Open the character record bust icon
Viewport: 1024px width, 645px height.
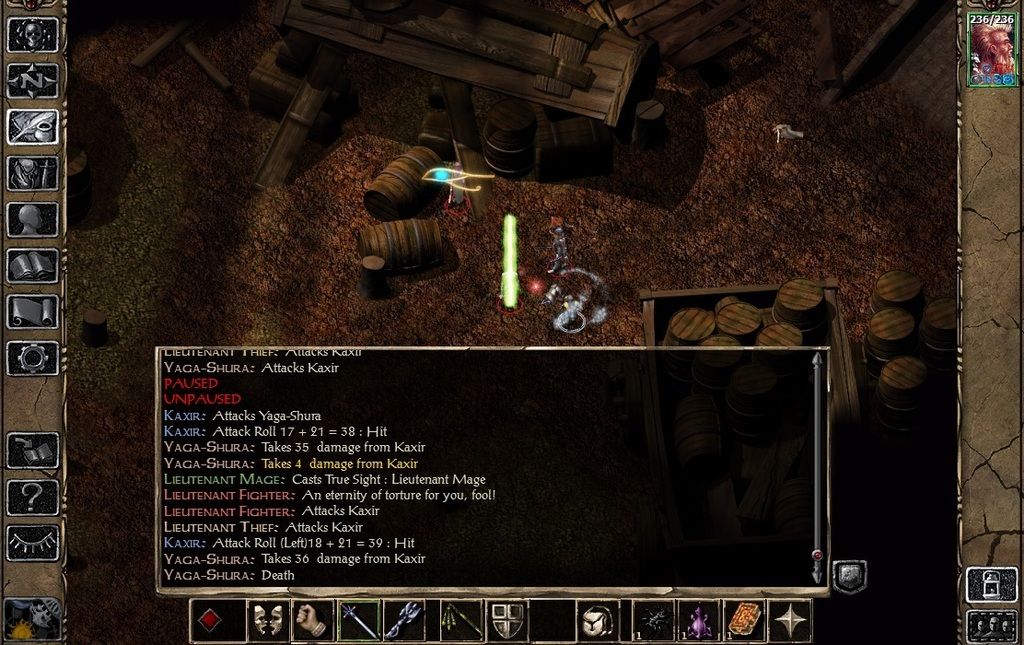[33, 219]
